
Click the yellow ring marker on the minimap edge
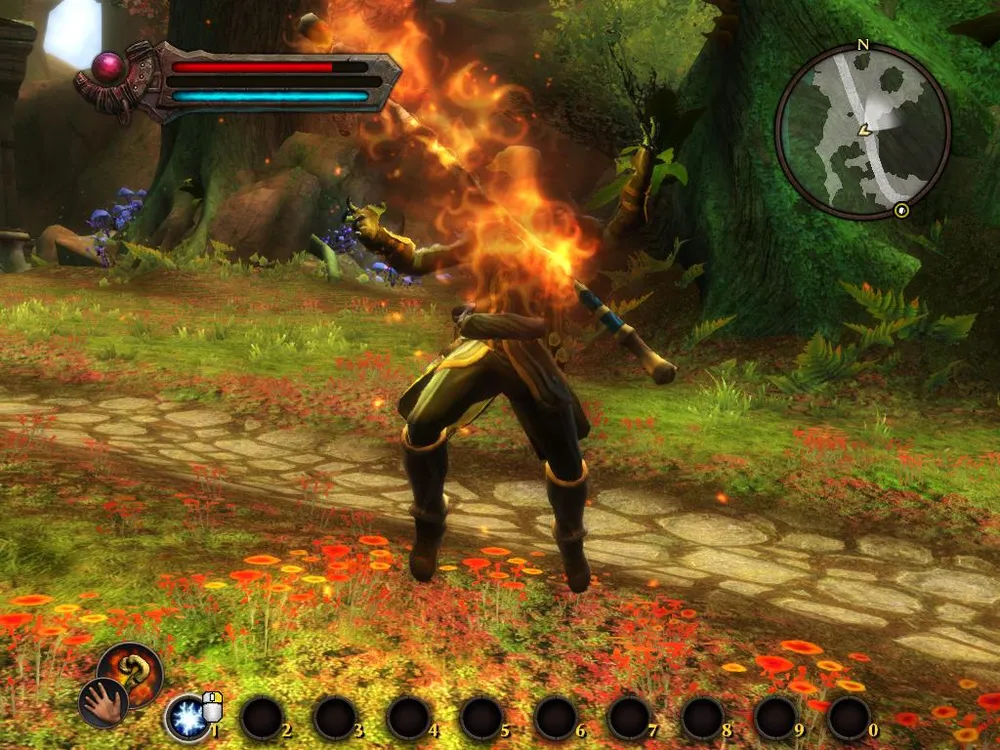pyautogui.click(x=902, y=210)
